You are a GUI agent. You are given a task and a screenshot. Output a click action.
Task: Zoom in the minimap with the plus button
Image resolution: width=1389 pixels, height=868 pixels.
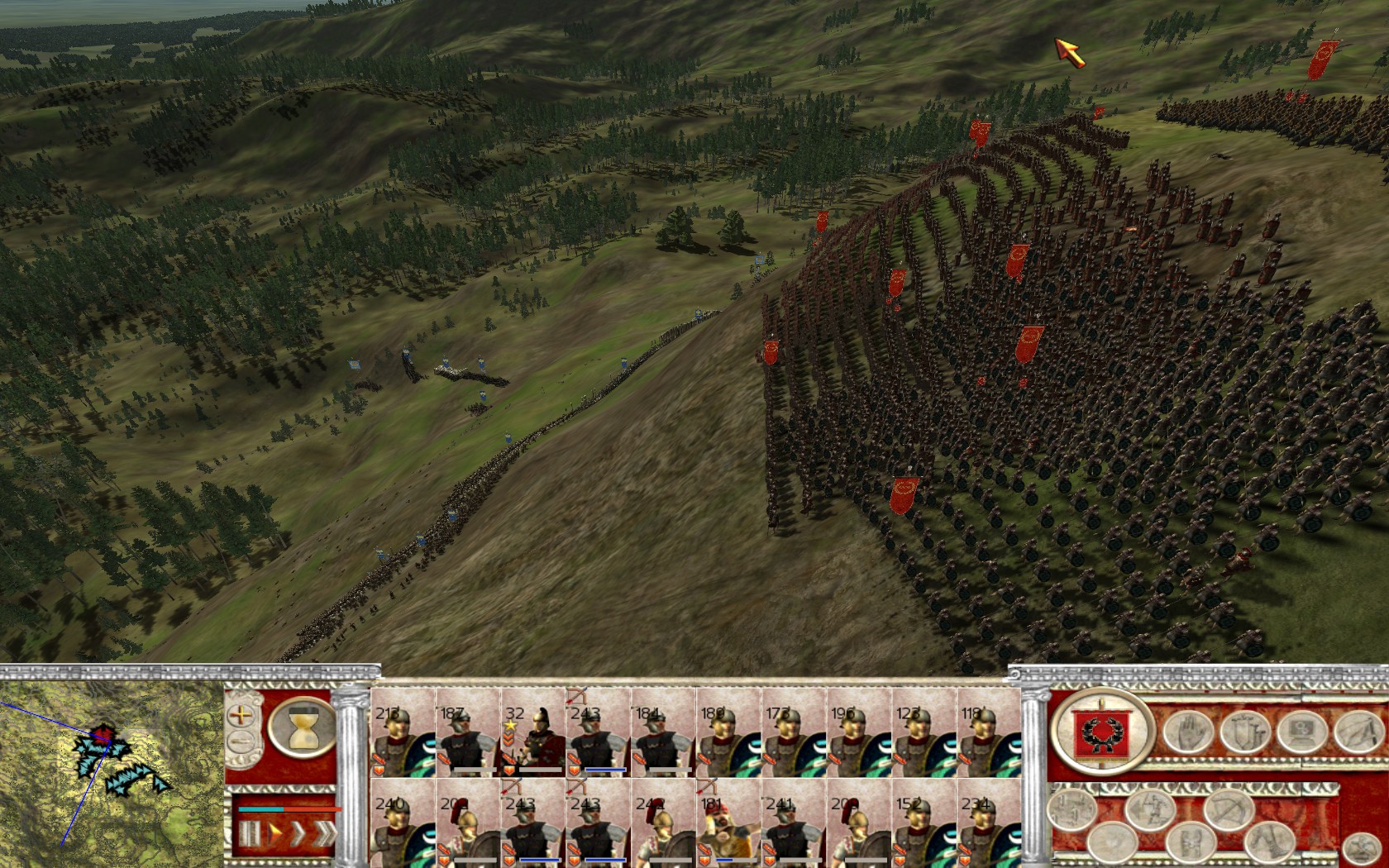pyautogui.click(x=241, y=715)
